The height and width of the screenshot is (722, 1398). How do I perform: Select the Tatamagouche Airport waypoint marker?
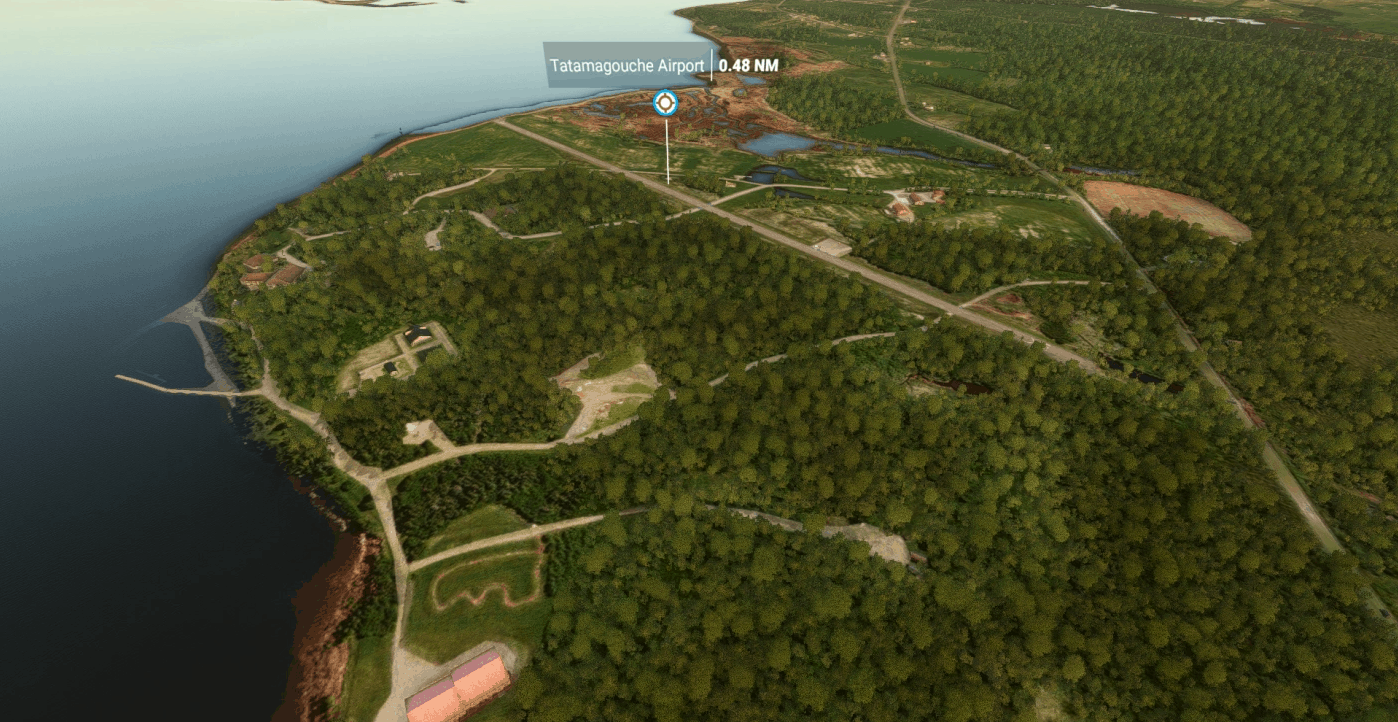665,103
